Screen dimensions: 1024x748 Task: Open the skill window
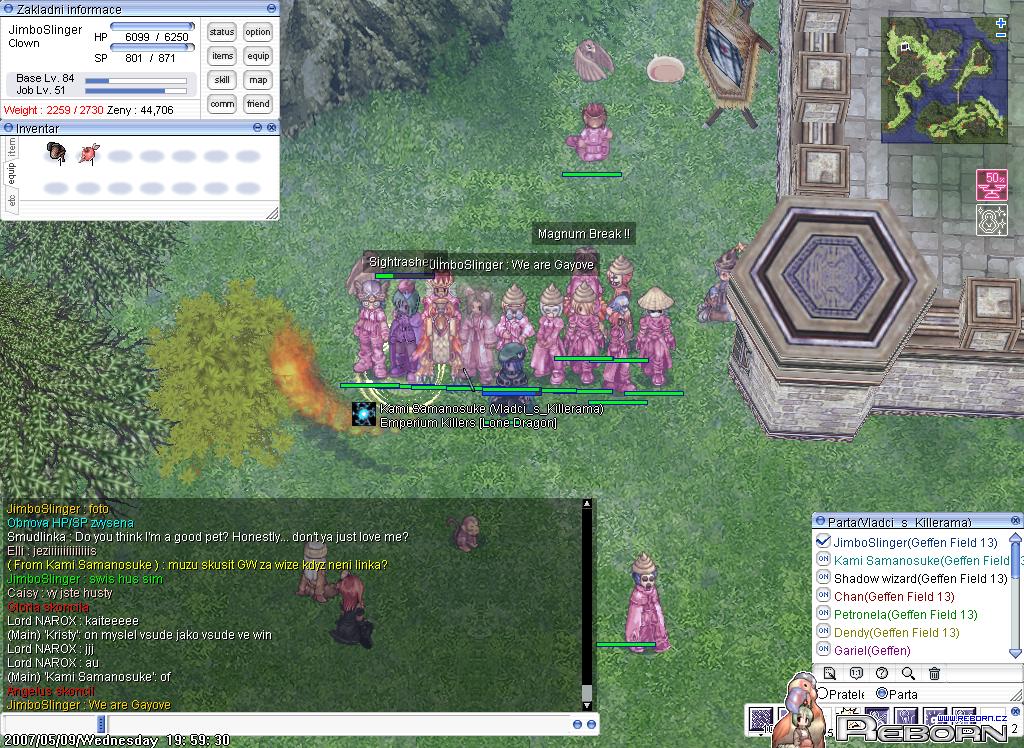pyautogui.click(x=222, y=80)
